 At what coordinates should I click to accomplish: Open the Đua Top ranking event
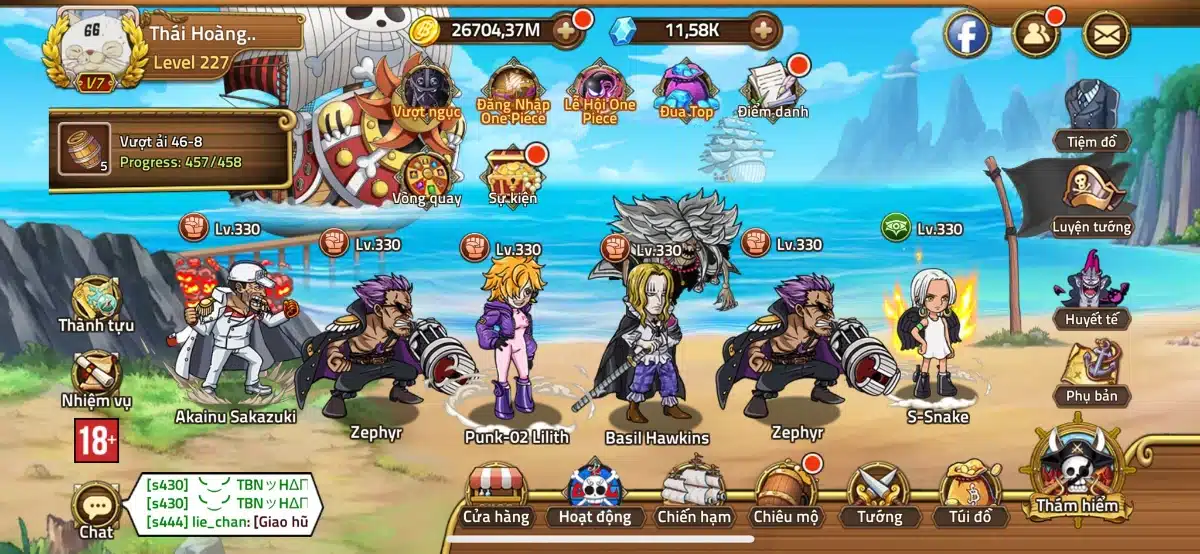coord(685,84)
